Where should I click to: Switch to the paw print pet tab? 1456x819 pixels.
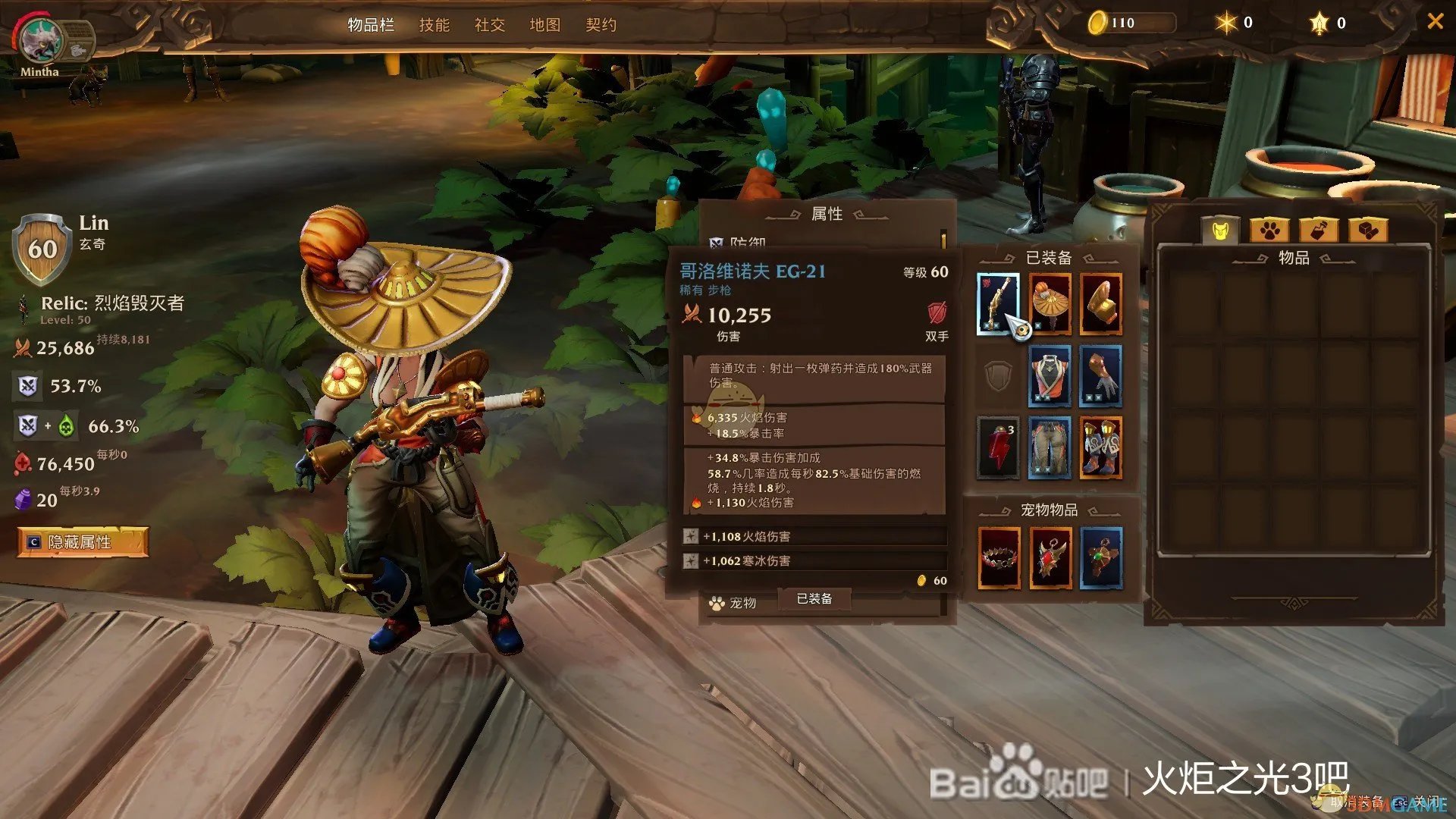pyautogui.click(x=1269, y=230)
